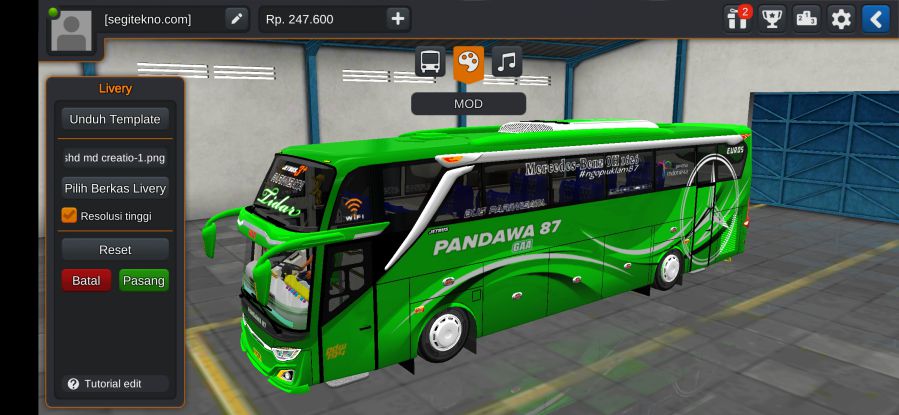Open the music note tab
899x415 pixels.
click(x=506, y=62)
